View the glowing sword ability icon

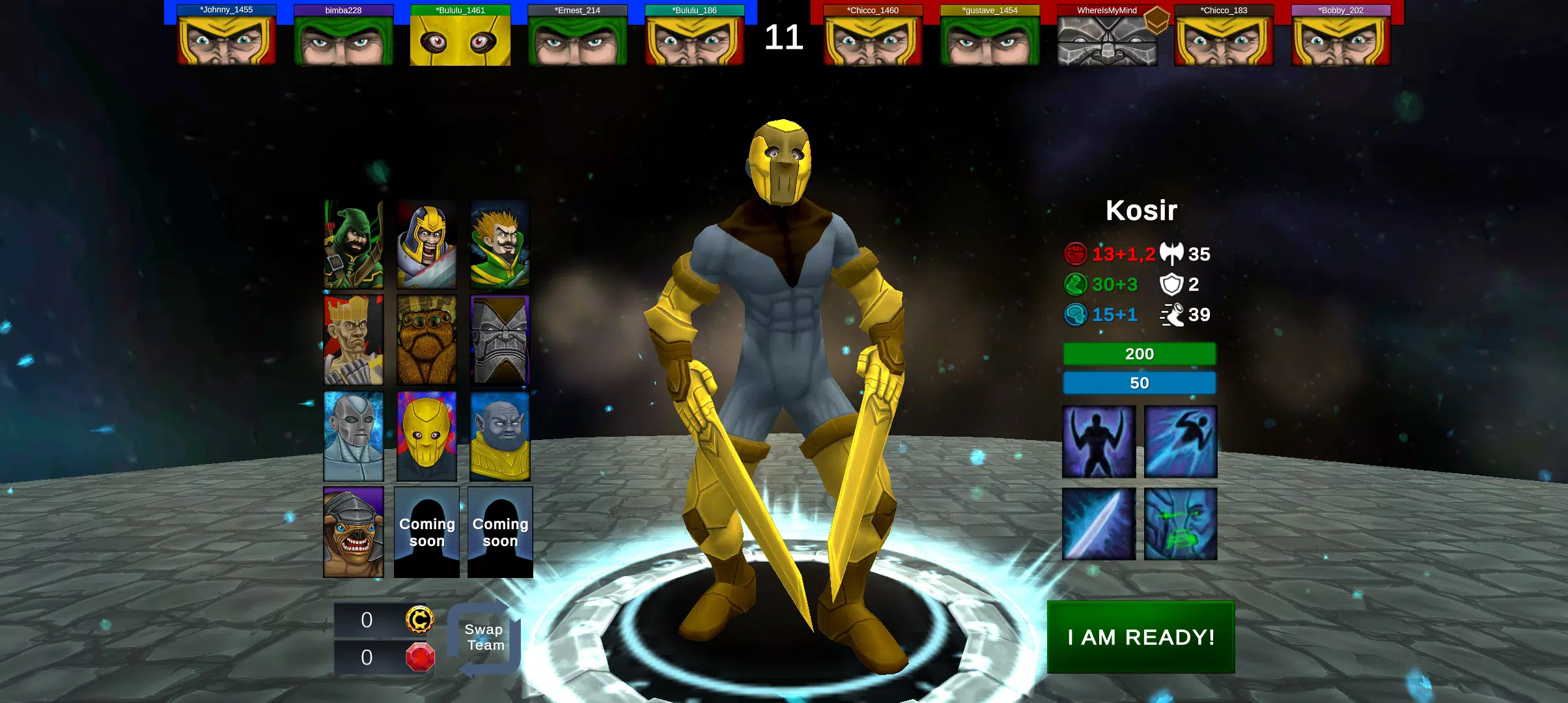pos(1098,524)
